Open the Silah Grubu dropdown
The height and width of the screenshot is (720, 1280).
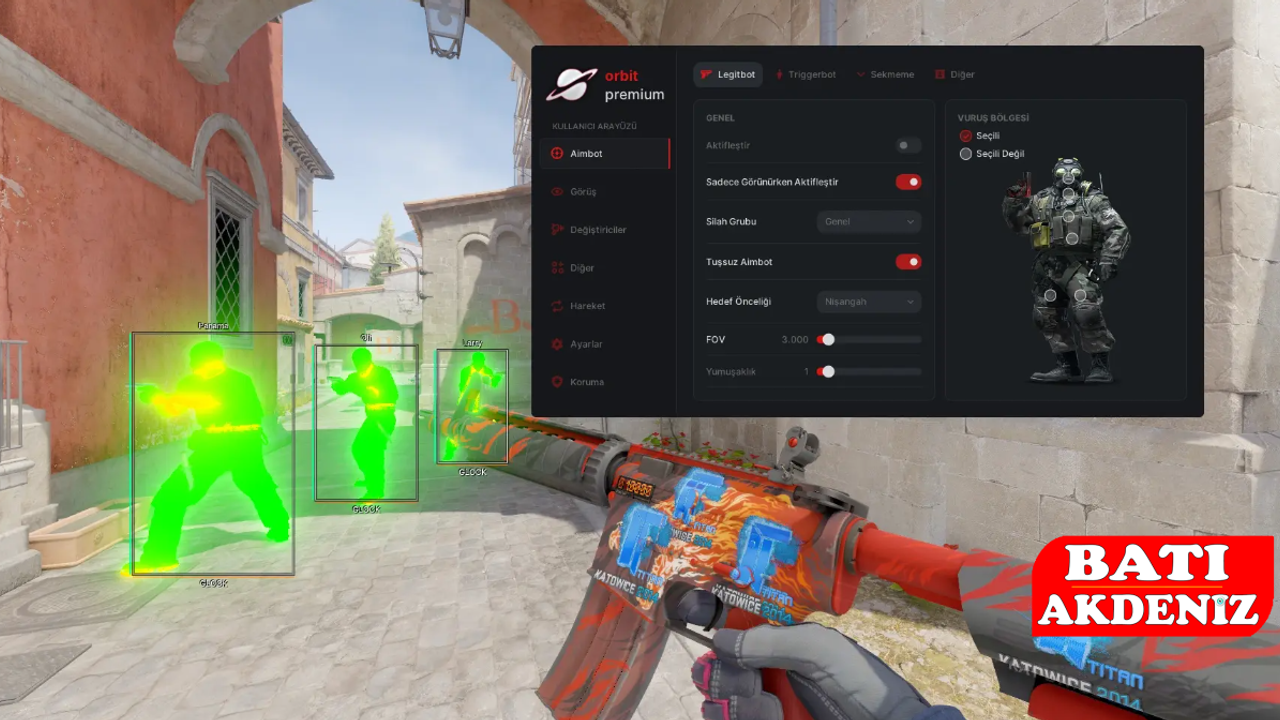[868, 222]
